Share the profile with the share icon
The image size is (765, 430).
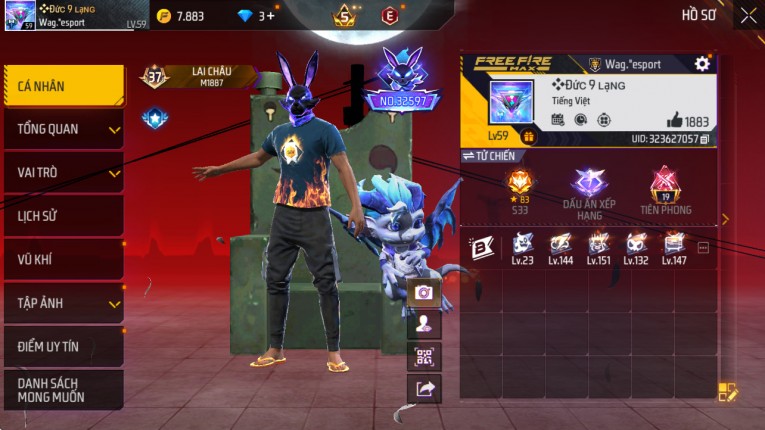tap(425, 390)
